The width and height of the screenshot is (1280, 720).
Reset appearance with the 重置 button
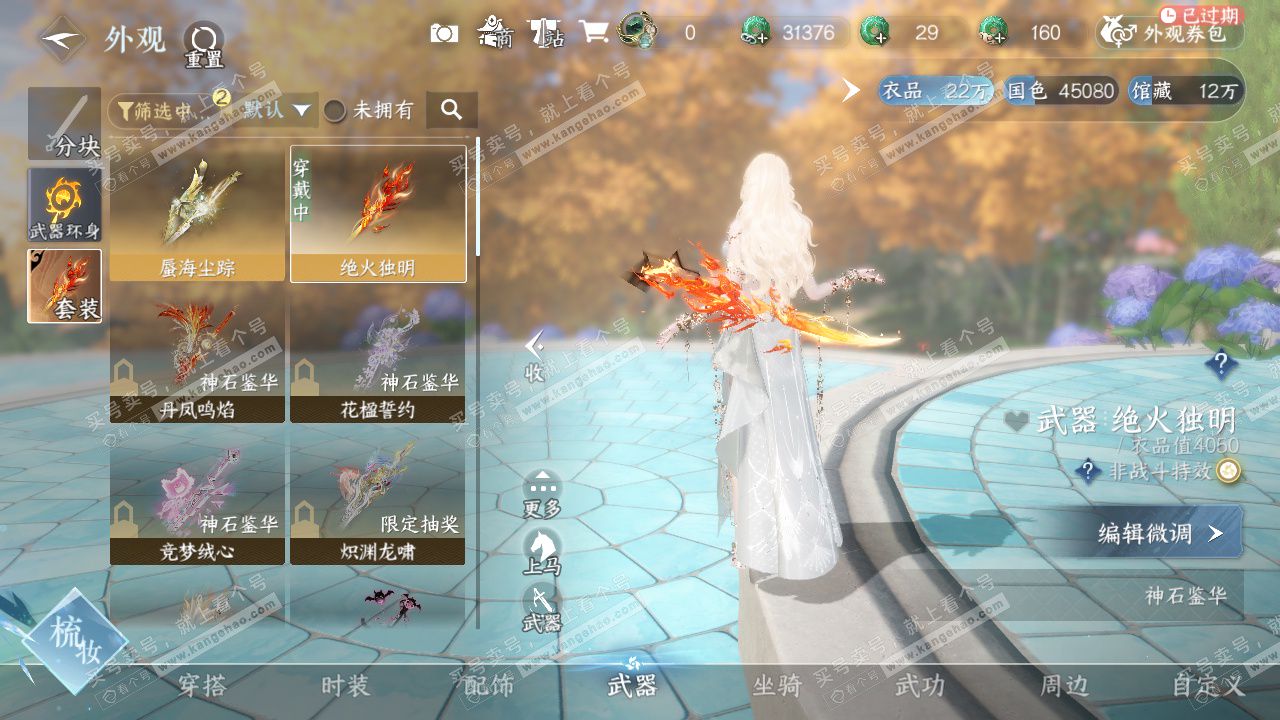click(203, 44)
